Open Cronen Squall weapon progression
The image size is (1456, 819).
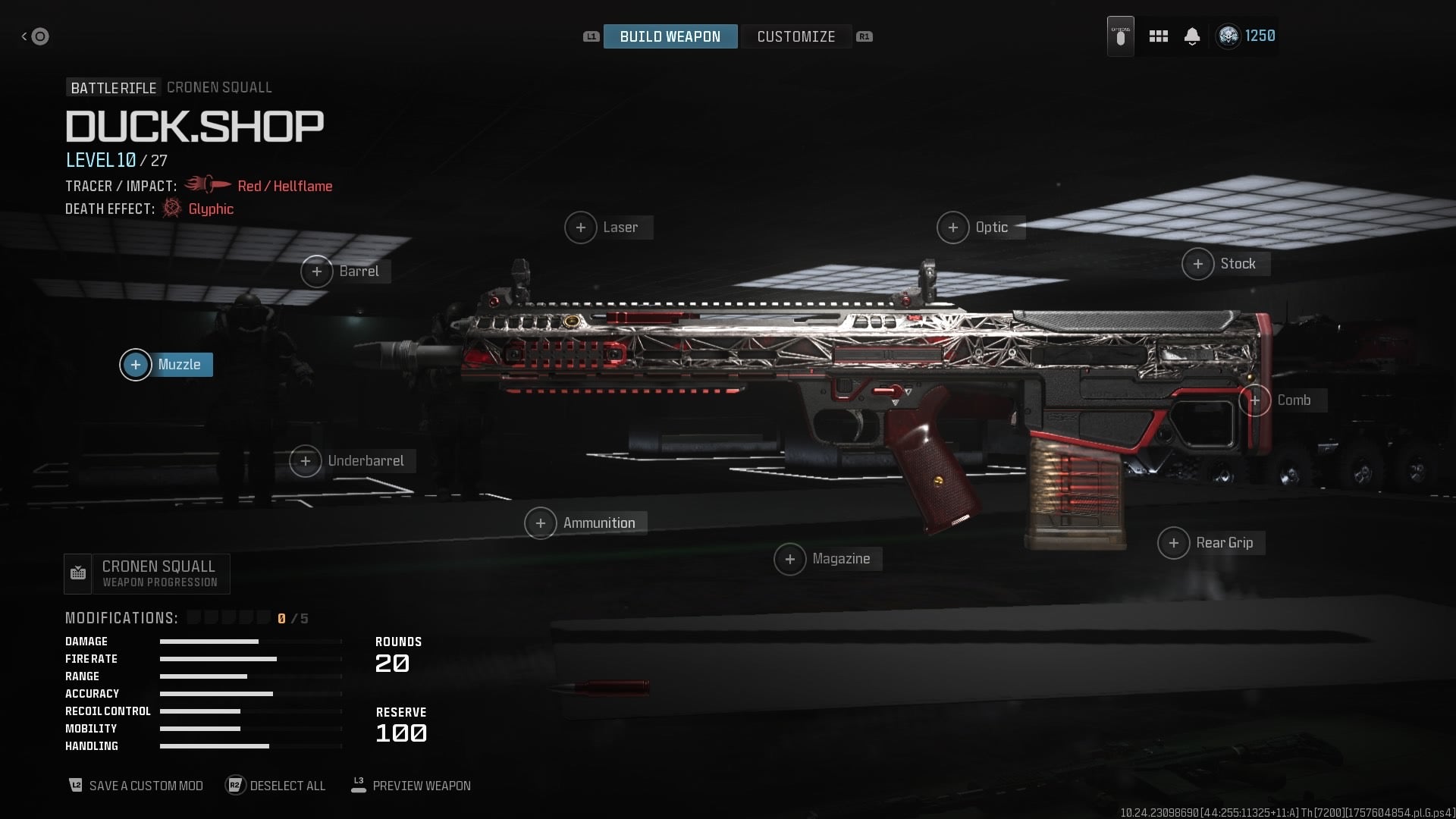click(147, 574)
